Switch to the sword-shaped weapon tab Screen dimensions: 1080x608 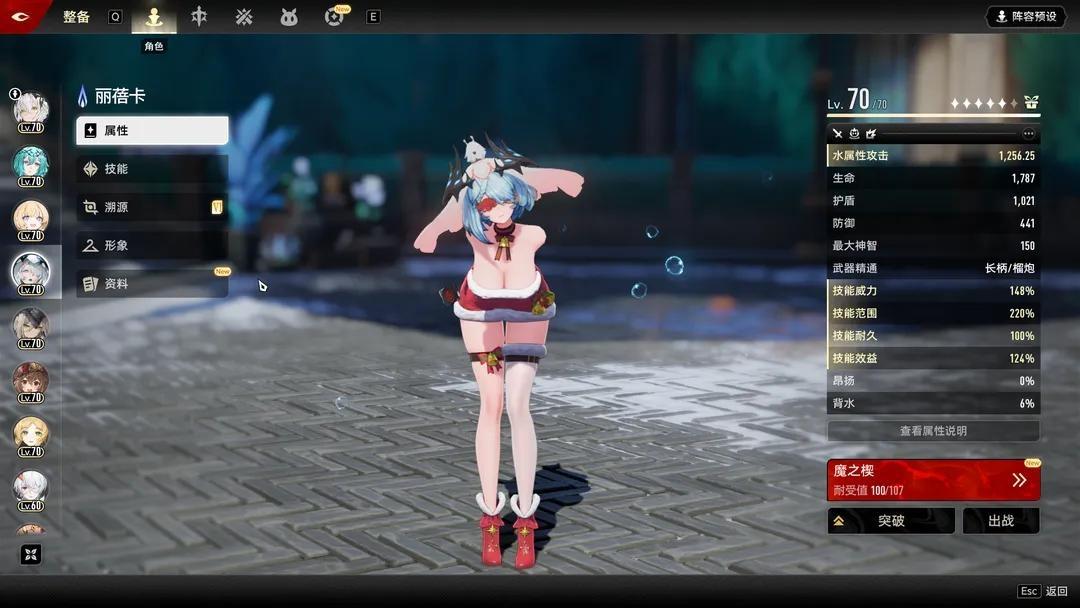point(199,17)
